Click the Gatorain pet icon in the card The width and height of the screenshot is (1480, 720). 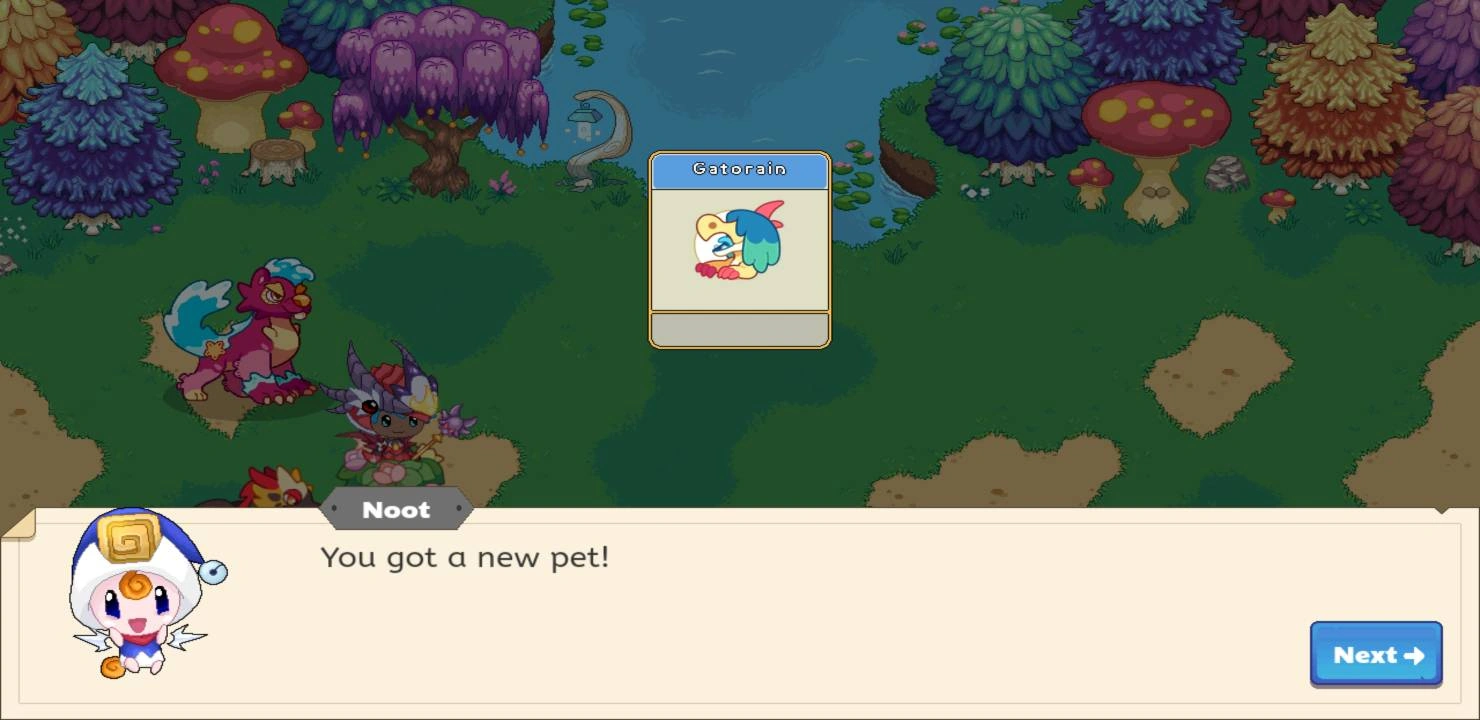740,238
